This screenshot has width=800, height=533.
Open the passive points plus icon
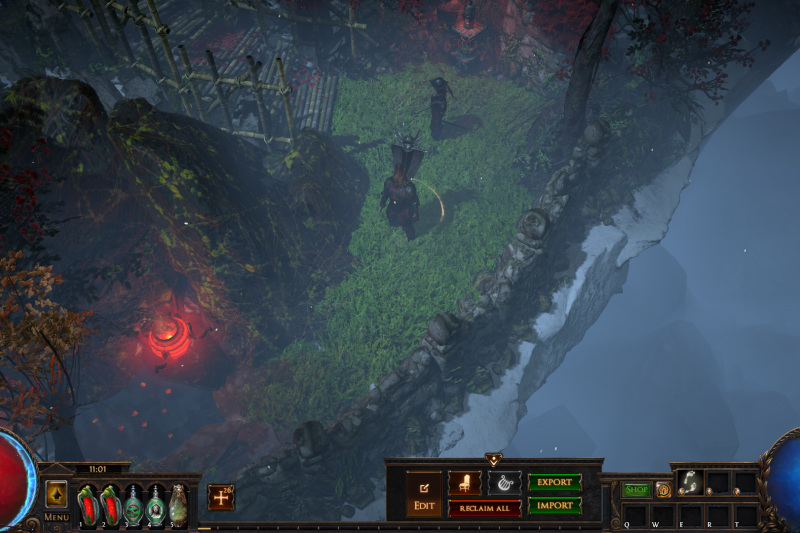pyautogui.click(x=221, y=497)
